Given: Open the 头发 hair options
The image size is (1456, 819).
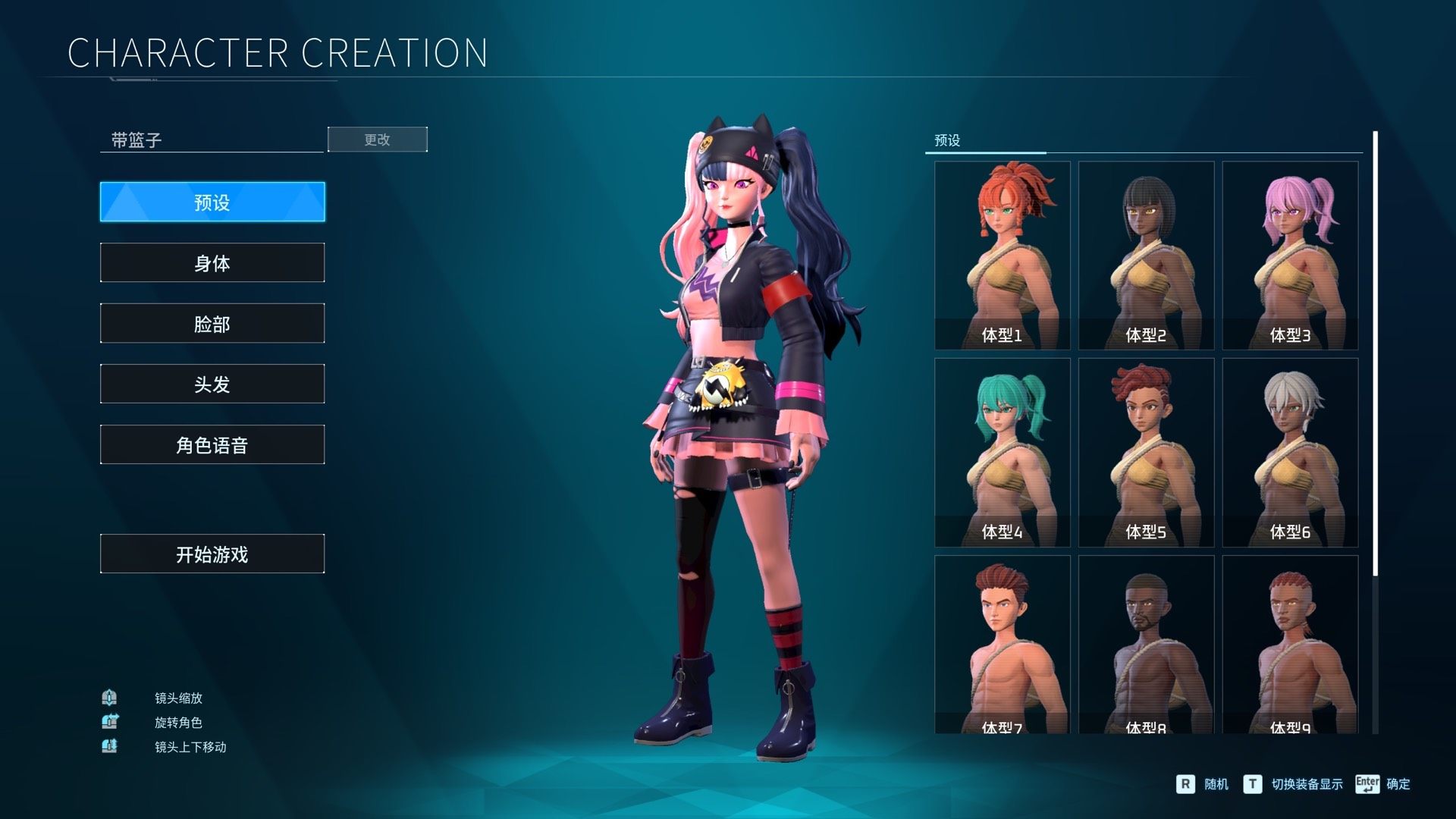Looking at the screenshot, I should tap(212, 384).
